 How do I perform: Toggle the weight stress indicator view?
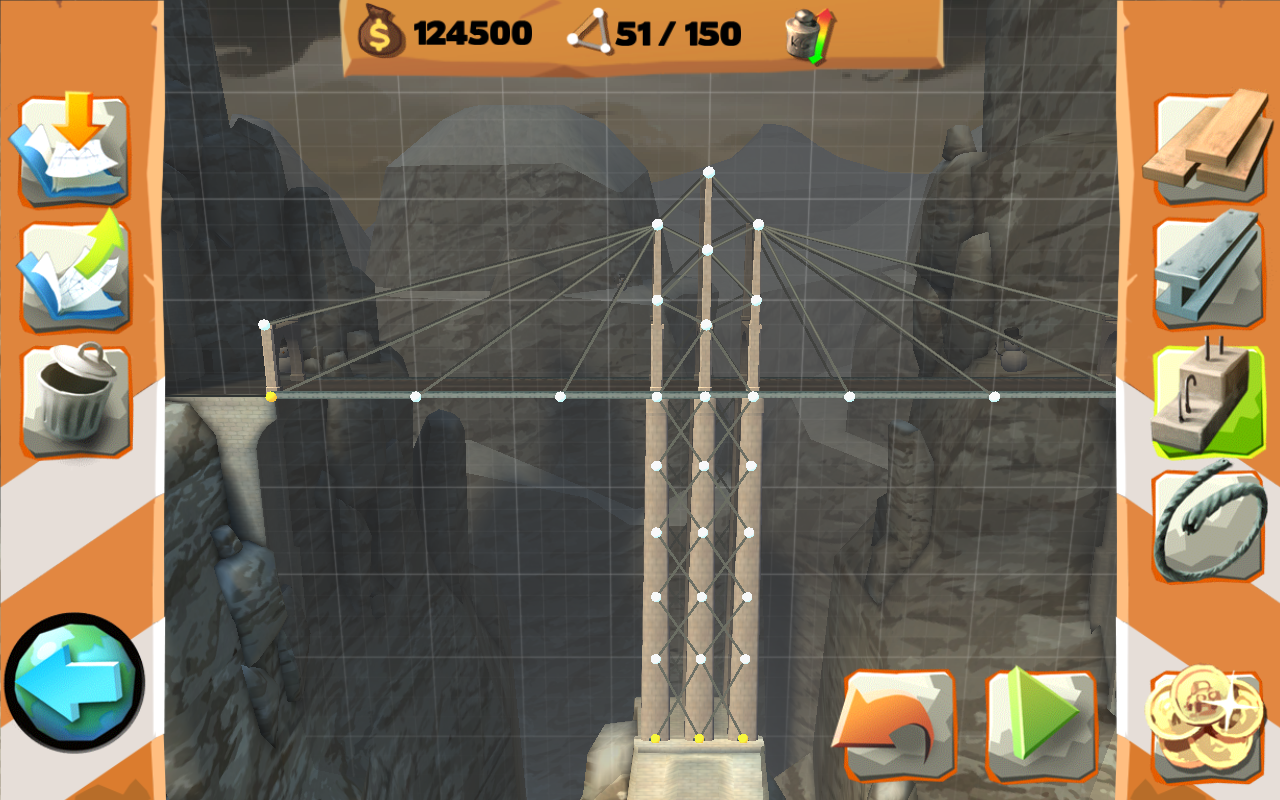point(810,33)
